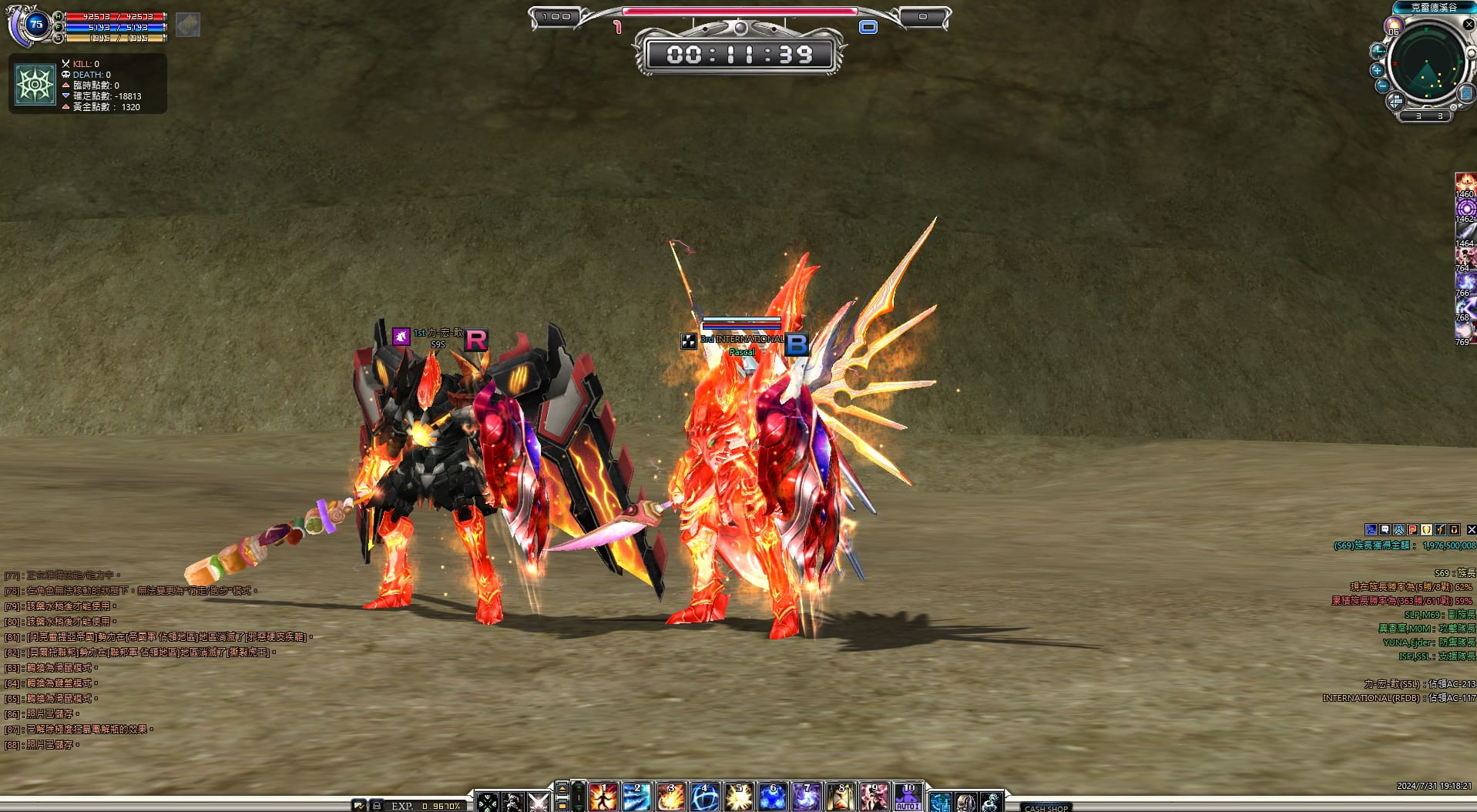Click the green emblem icon beside kill stats
Screen dimensions: 1477x812
coord(35,84)
